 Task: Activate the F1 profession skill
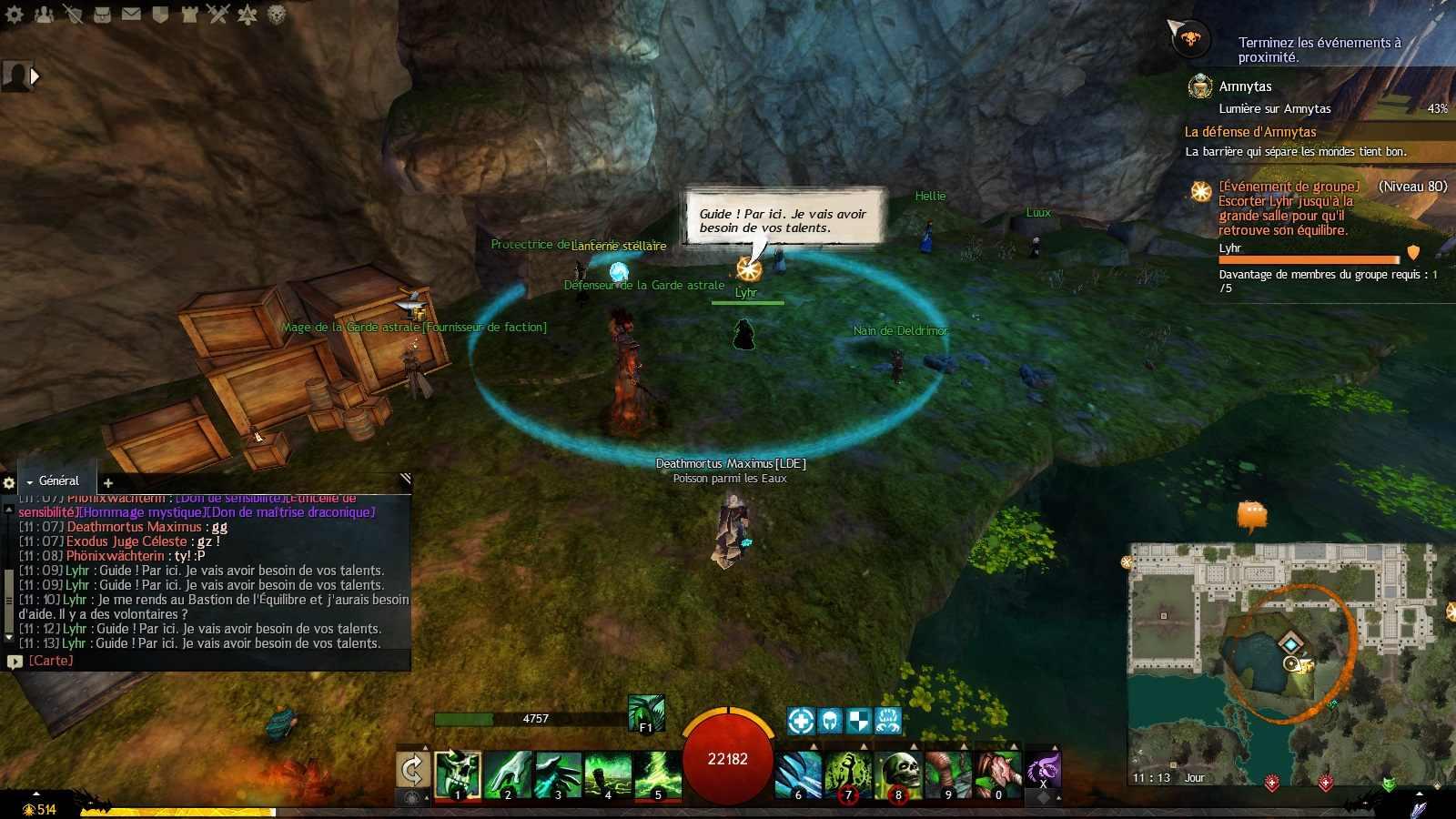click(x=646, y=713)
